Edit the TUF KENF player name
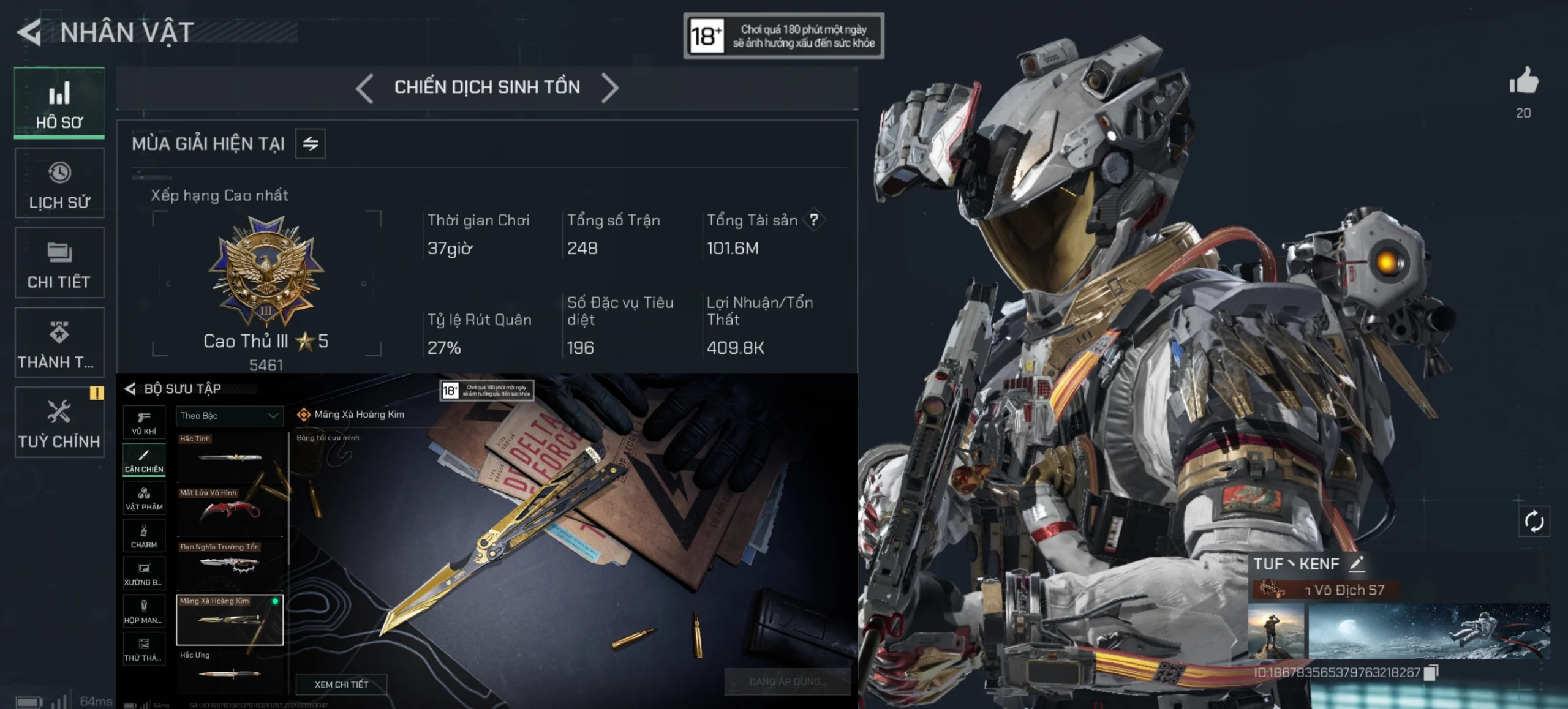Viewport: 1568px width, 709px height. click(x=1357, y=563)
